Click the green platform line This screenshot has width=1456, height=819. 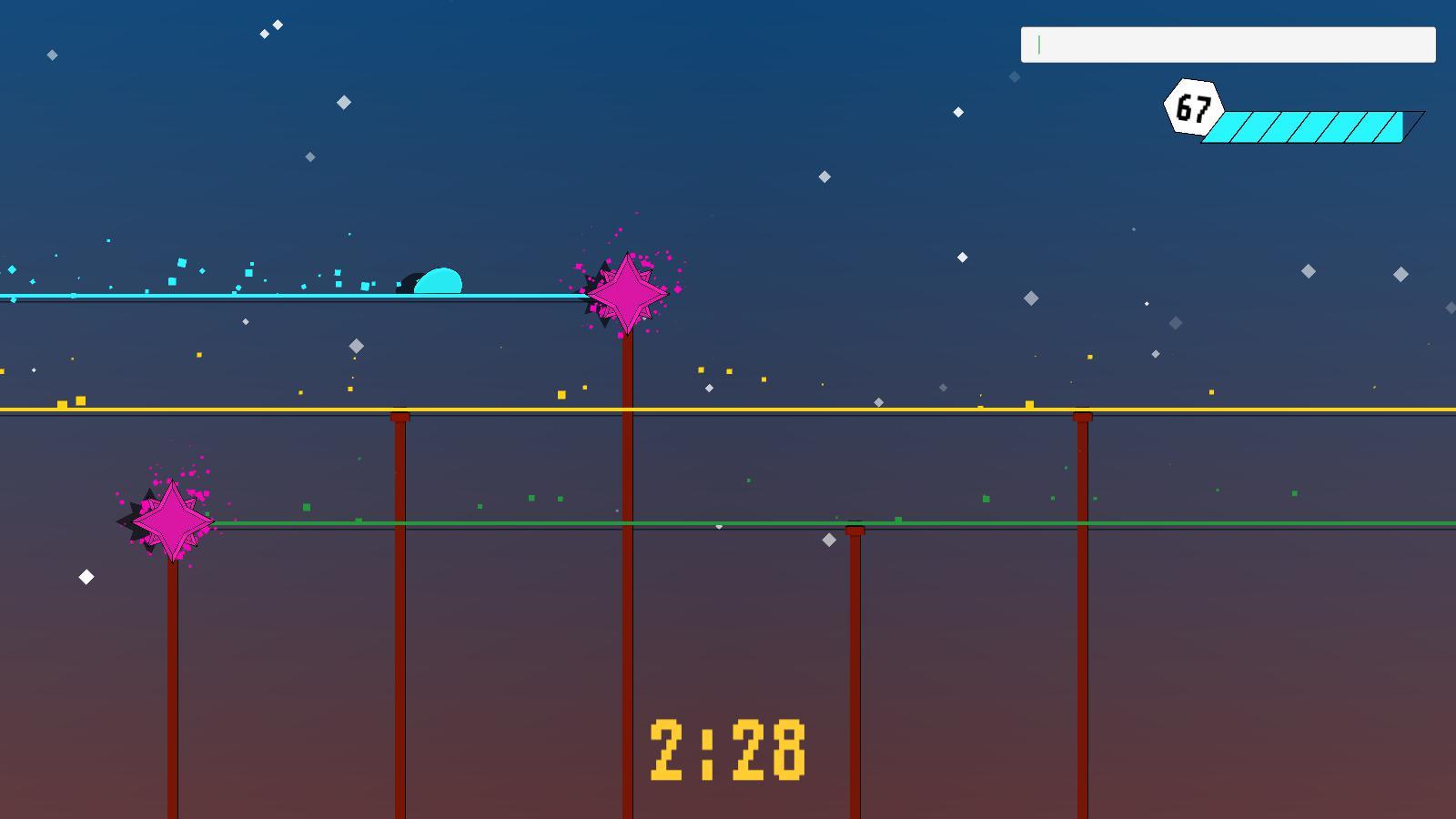pos(637,522)
